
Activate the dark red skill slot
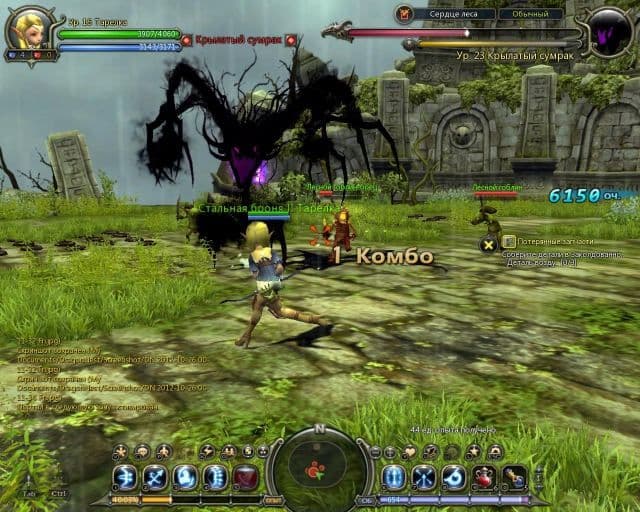click(246, 478)
